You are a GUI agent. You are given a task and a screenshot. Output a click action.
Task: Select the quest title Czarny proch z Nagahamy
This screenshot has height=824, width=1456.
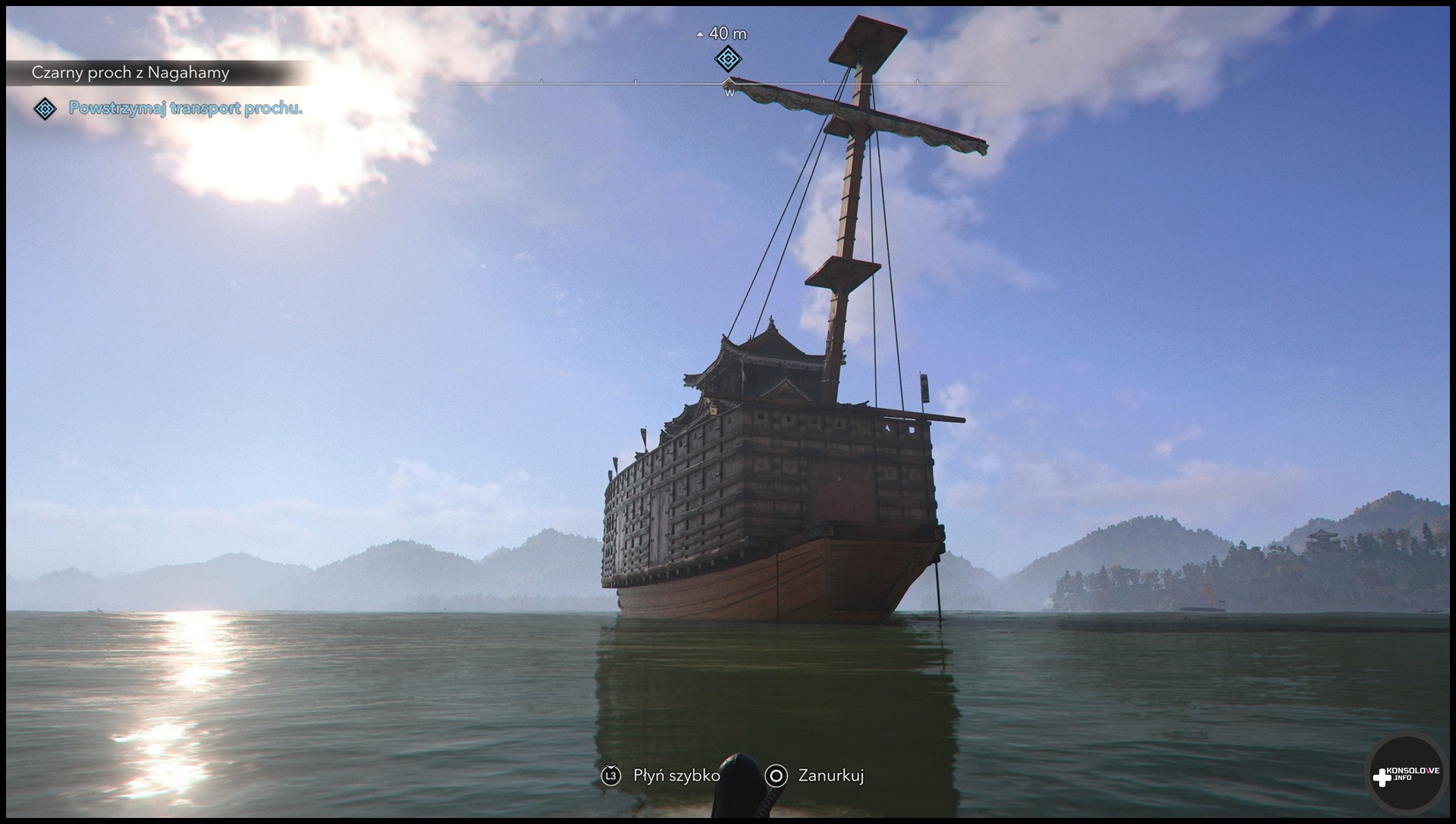(x=130, y=73)
